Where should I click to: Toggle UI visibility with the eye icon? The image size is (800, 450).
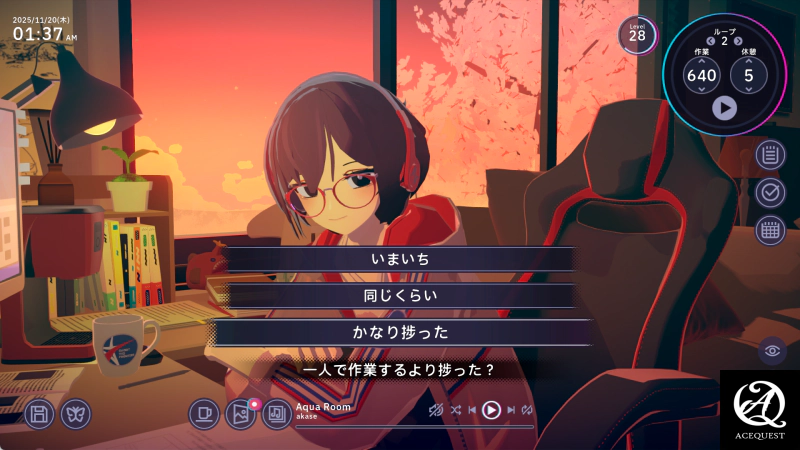tap(771, 350)
